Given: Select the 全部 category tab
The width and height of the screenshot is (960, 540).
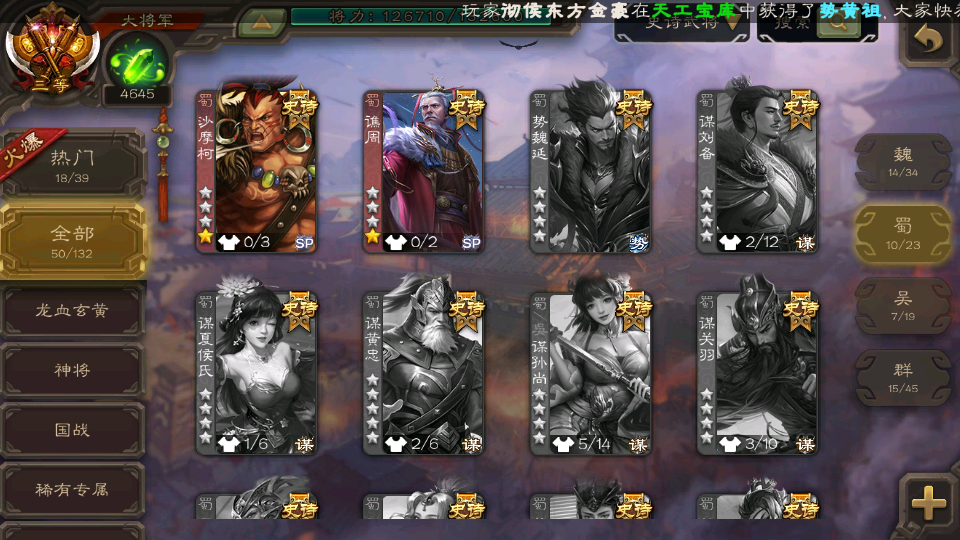Looking at the screenshot, I should [72, 240].
